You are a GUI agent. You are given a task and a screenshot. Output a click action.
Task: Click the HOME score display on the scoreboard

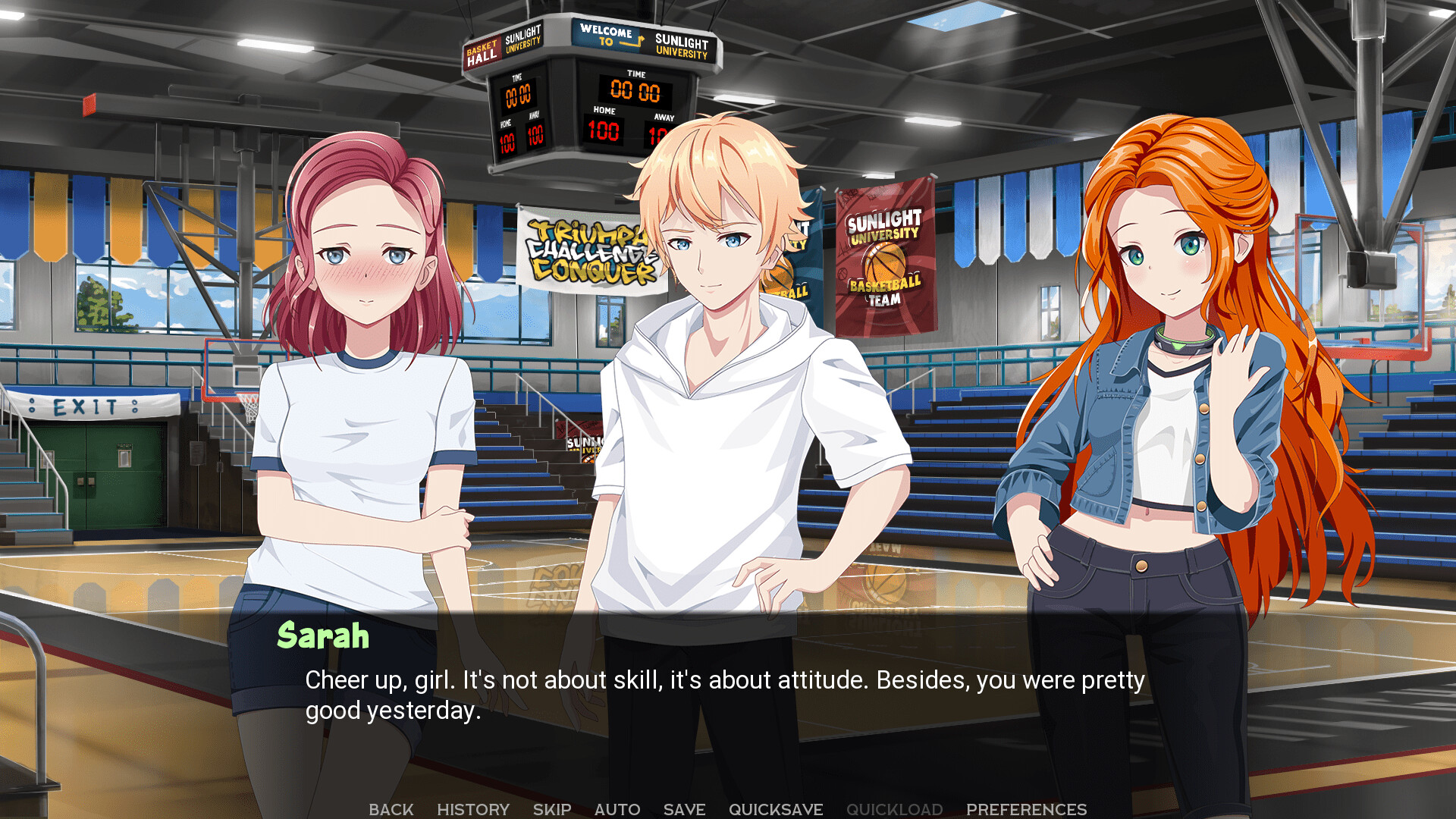click(605, 130)
